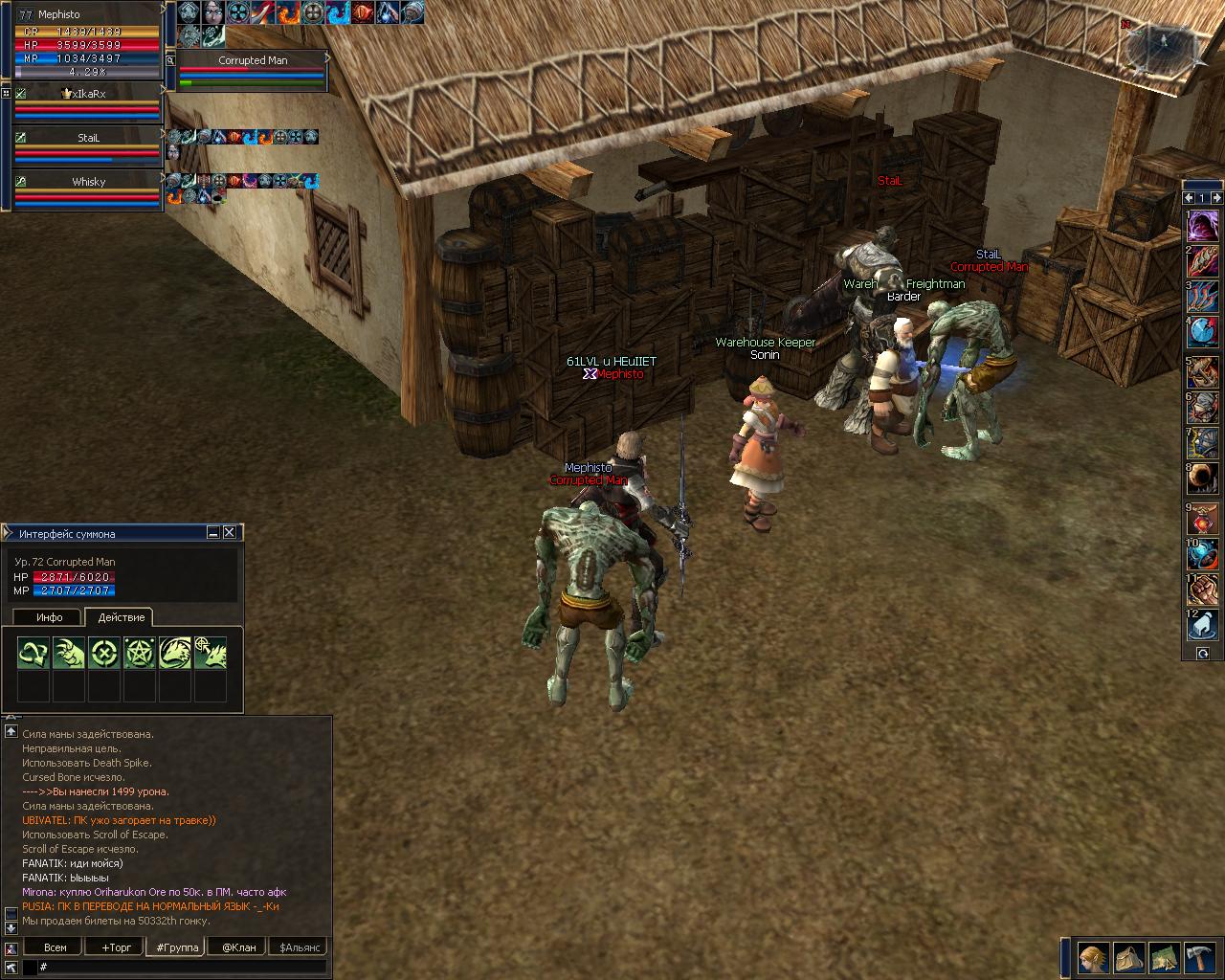Screen dimensions: 1225x980
Task: Show the world map icon
Action: [1164, 957]
